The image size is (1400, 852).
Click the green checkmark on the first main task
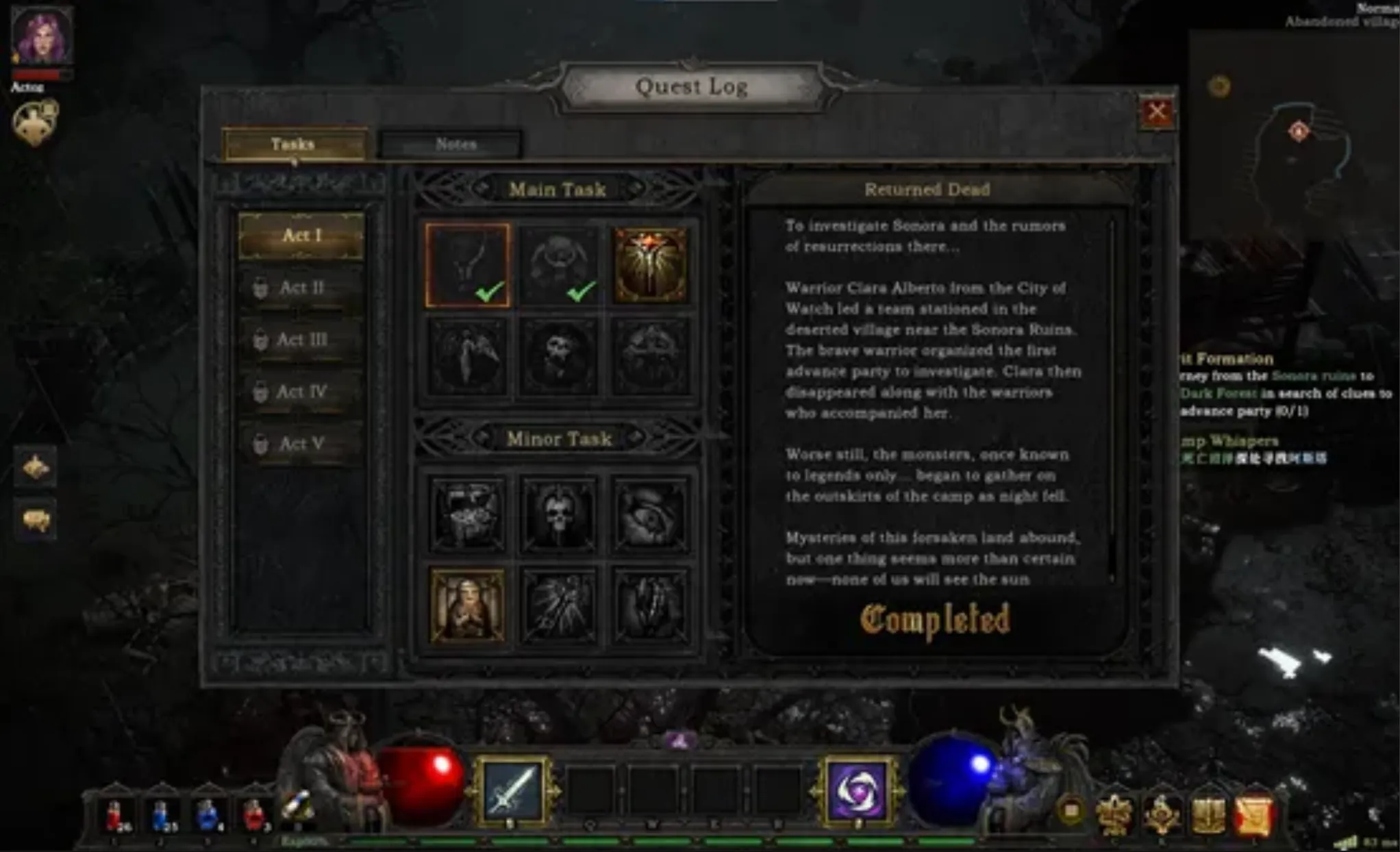pyautogui.click(x=487, y=293)
